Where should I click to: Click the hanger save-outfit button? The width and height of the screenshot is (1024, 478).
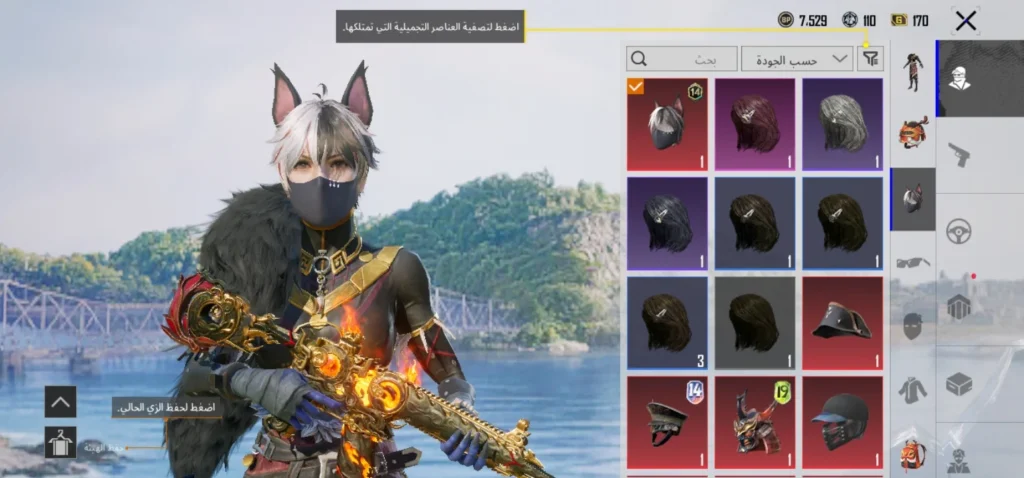[60, 442]
